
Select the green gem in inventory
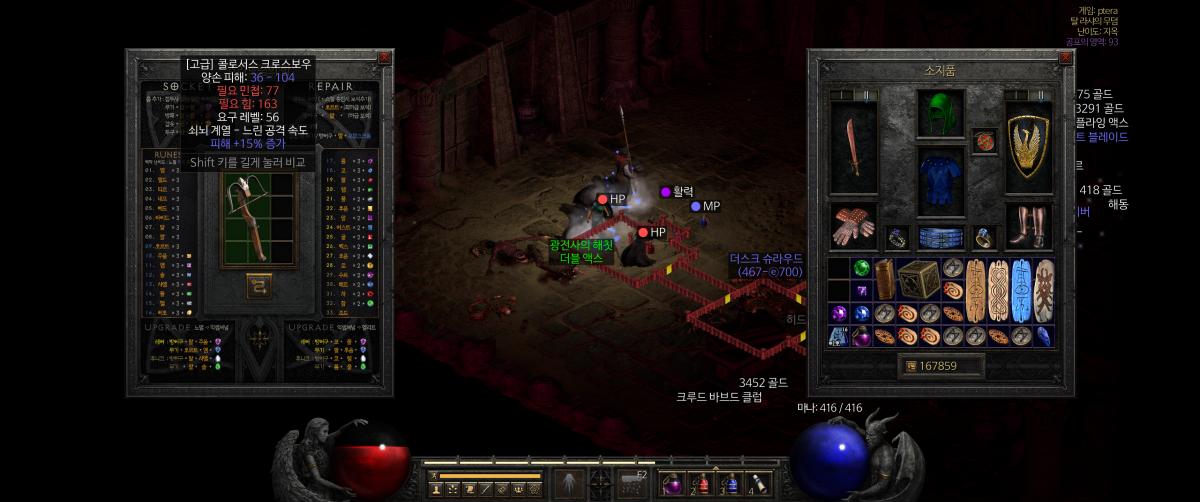coord(860,268)
